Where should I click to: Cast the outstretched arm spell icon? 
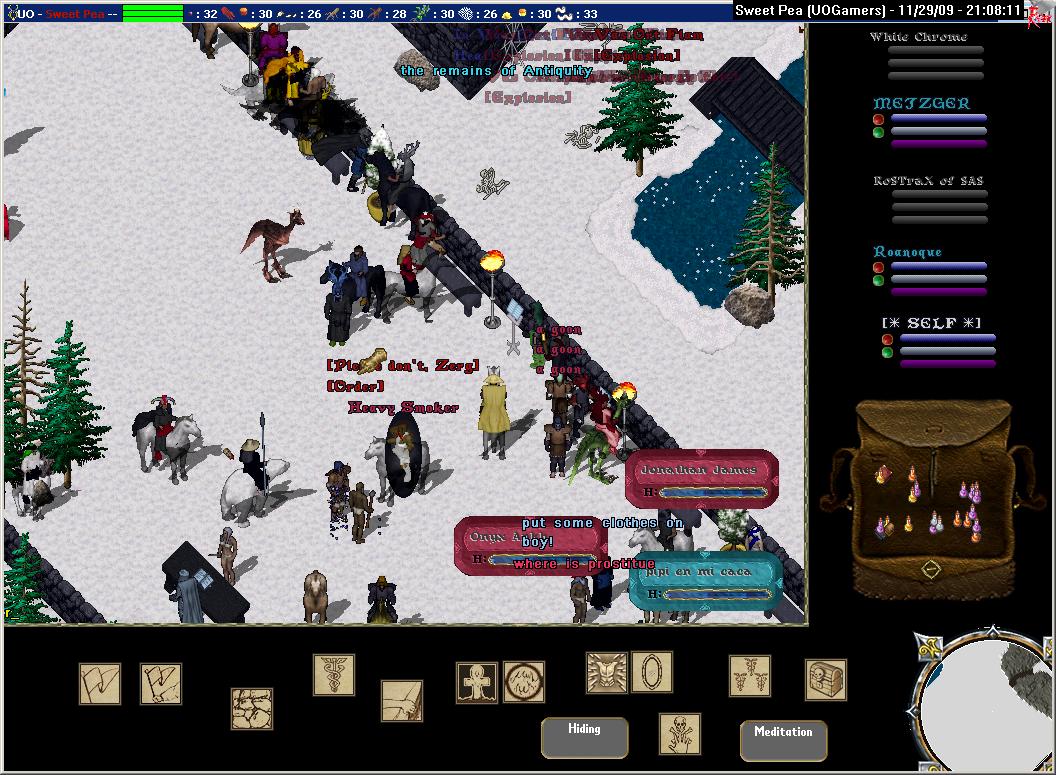tap(402, 701)
